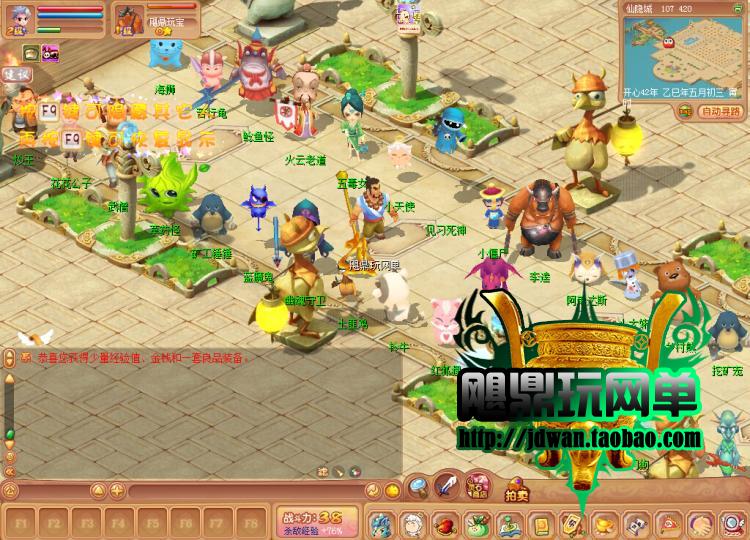Click the yellow book icon in toolbar
Viewport: 750px width, 540px height.
pyautogui.click(x=541, y=523)
